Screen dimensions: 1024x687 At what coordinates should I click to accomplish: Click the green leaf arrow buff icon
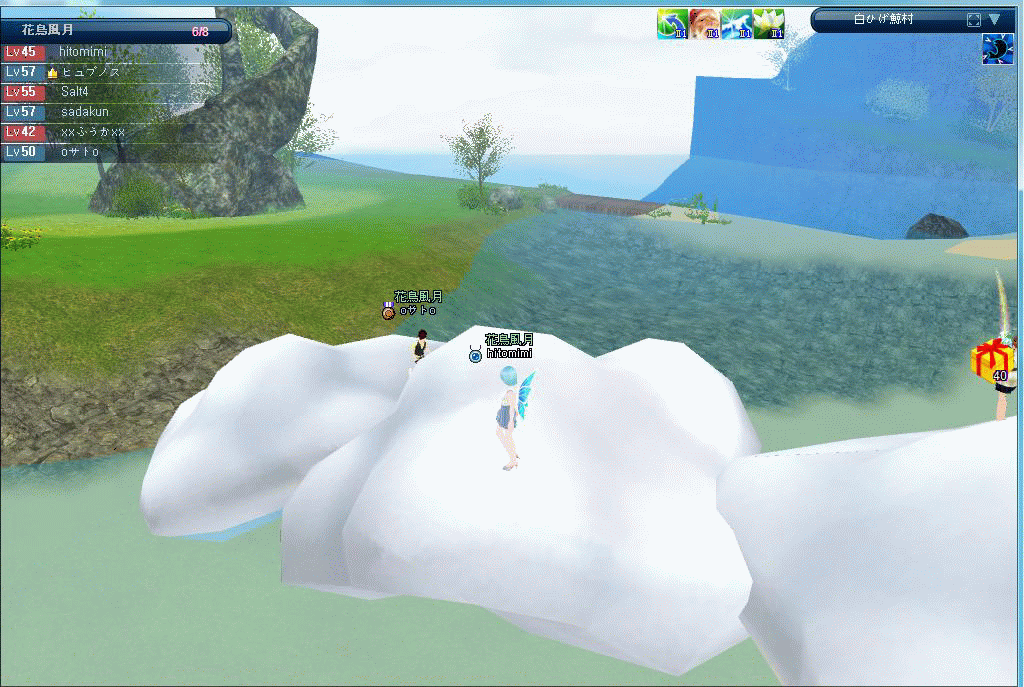(672, 24)
